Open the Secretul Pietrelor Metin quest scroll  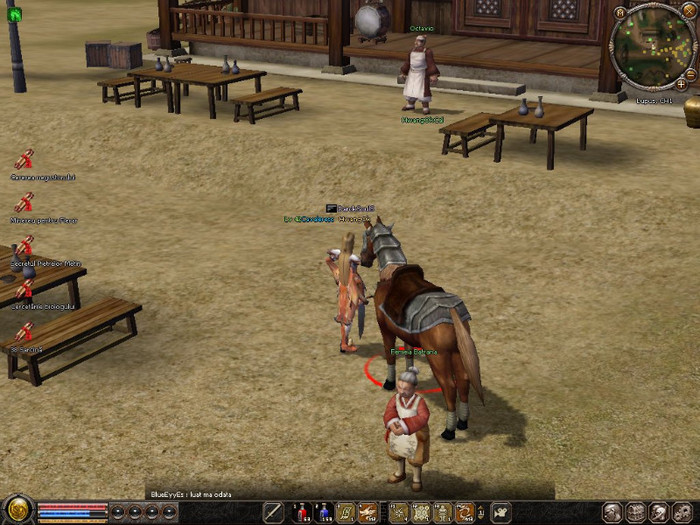click(24, 246)
